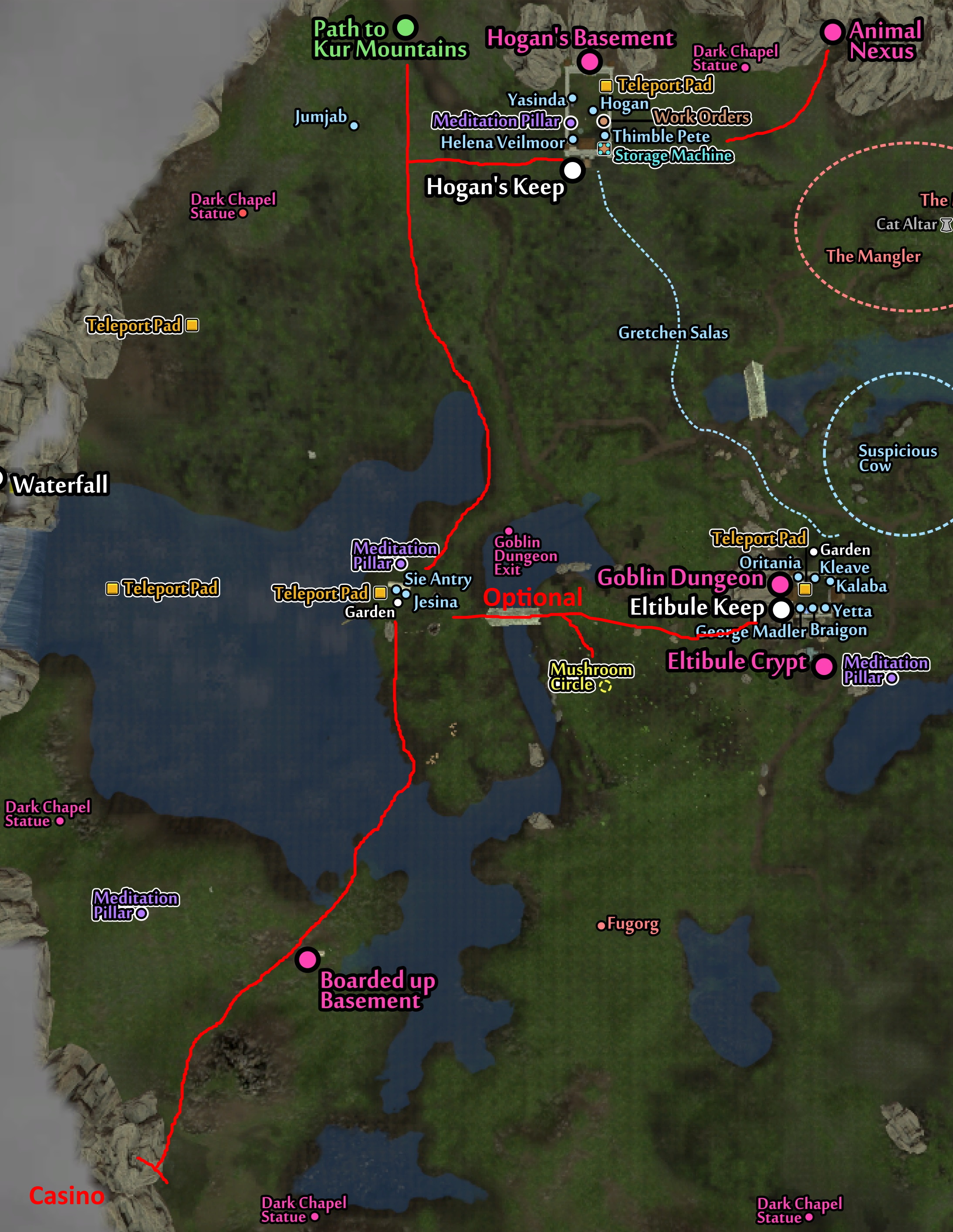Image resolution: width=953 pixels, height=1232 pixels.
Task: Select the Kalaba NPC dot
Action: (830, 581)
